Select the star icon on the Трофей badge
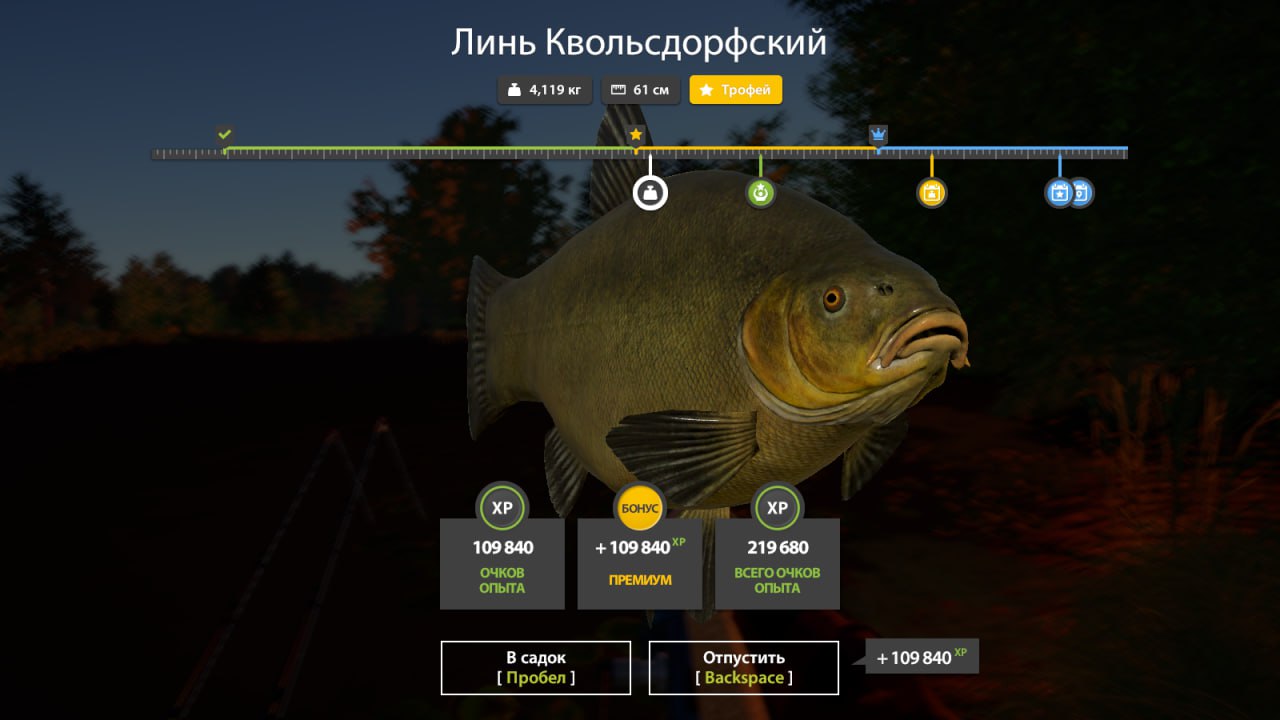The image size is (1280, 720). pos(706,89)
